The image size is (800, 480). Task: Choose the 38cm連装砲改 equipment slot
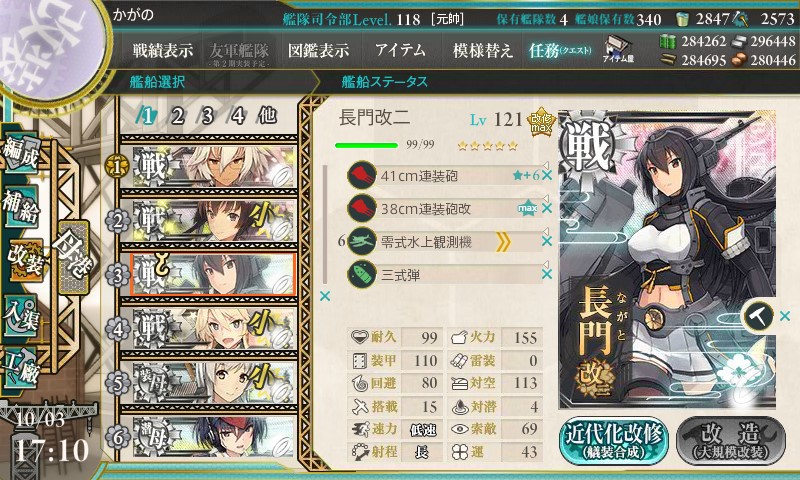click(440, 208)
